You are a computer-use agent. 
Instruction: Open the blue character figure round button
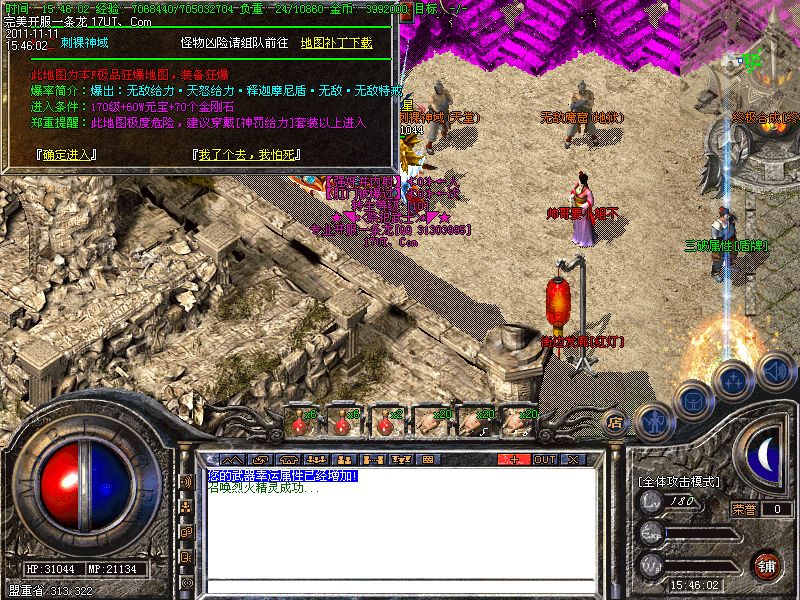pos(652,422)
